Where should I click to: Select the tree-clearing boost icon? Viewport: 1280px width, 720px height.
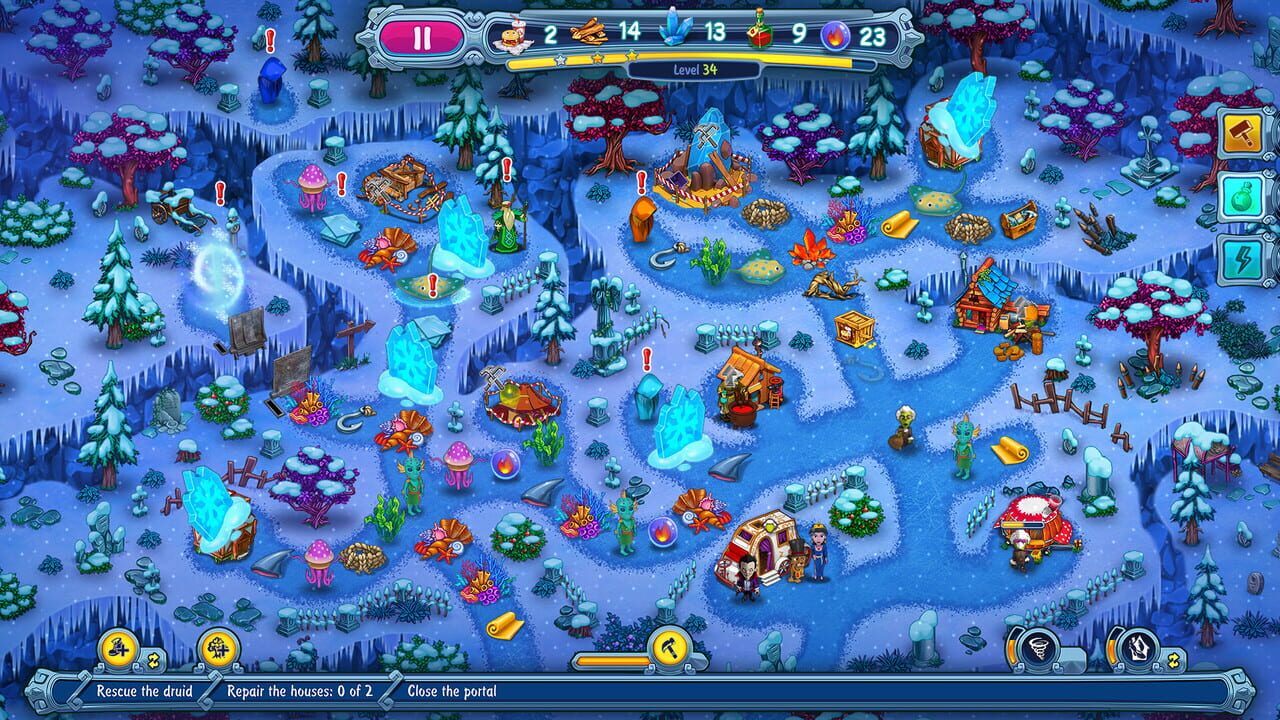[217, 650]
